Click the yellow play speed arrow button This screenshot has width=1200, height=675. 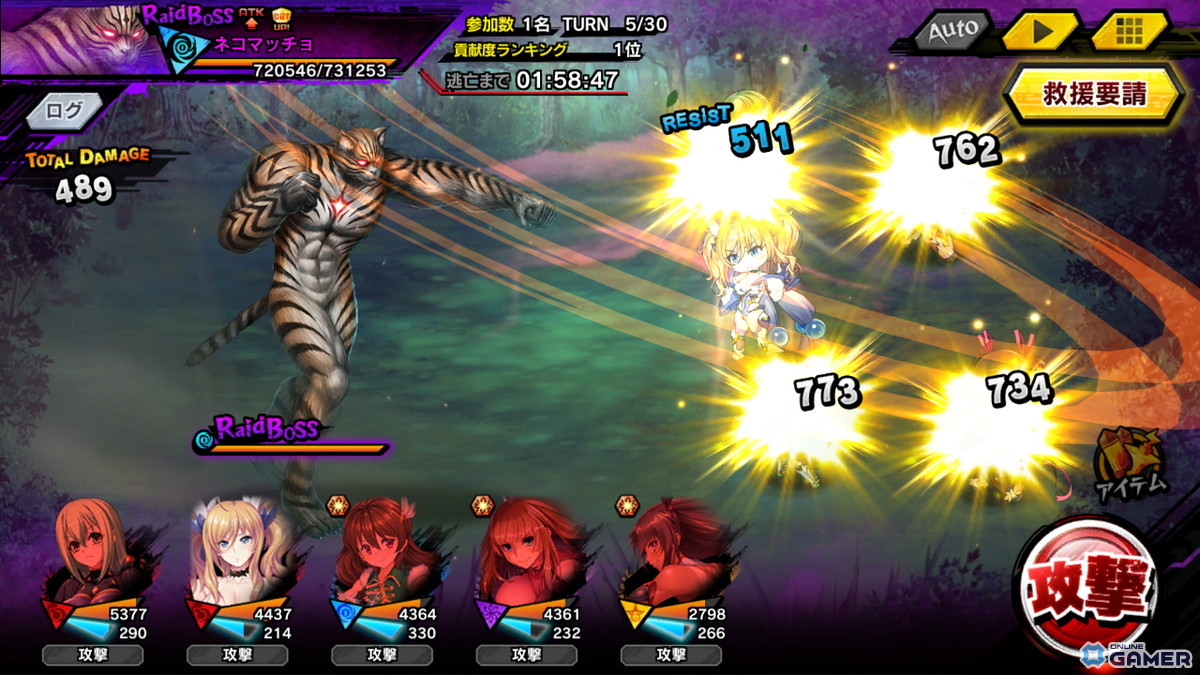1042,31
